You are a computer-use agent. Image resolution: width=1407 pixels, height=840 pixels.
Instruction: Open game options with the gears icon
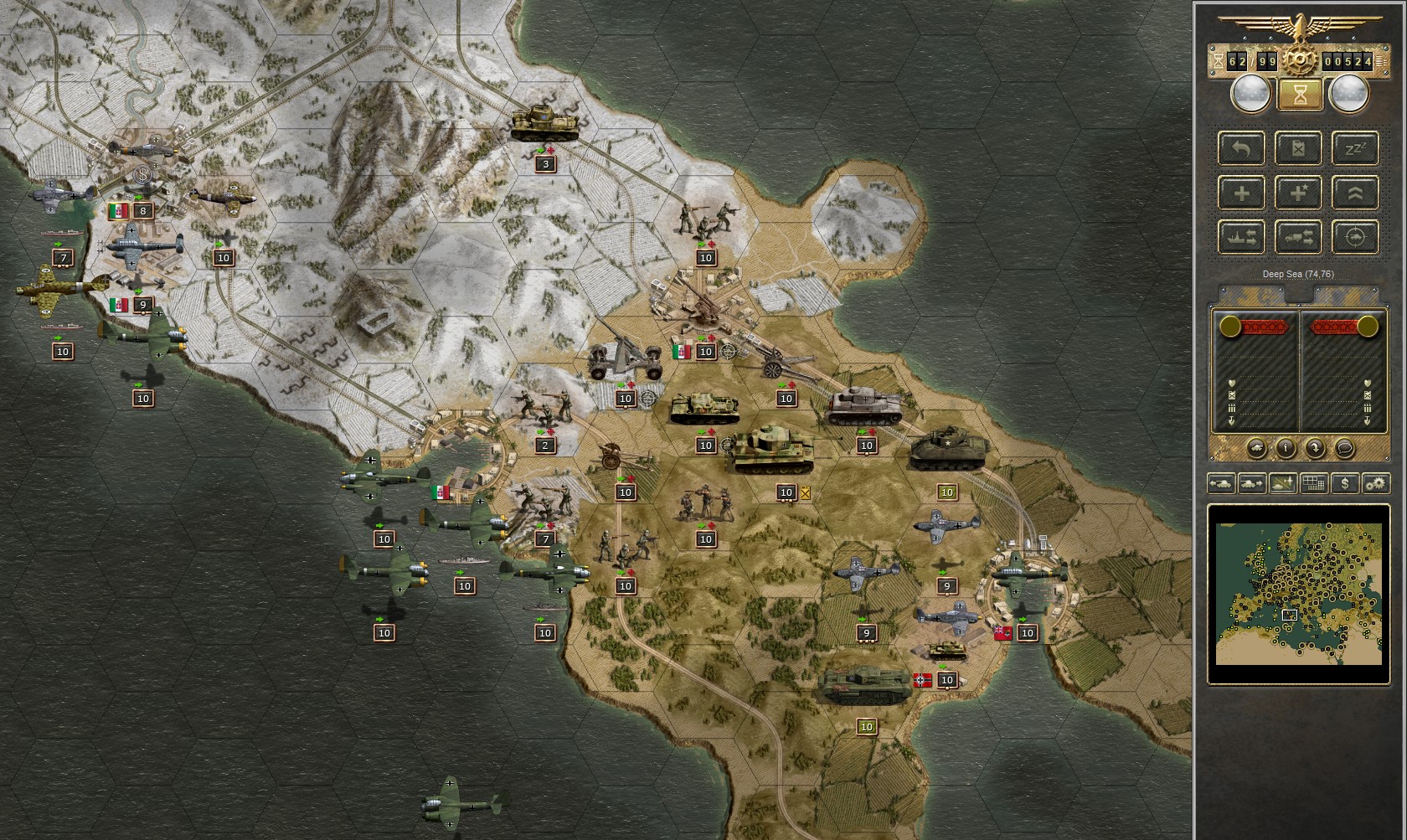(x=1376, y=483)
